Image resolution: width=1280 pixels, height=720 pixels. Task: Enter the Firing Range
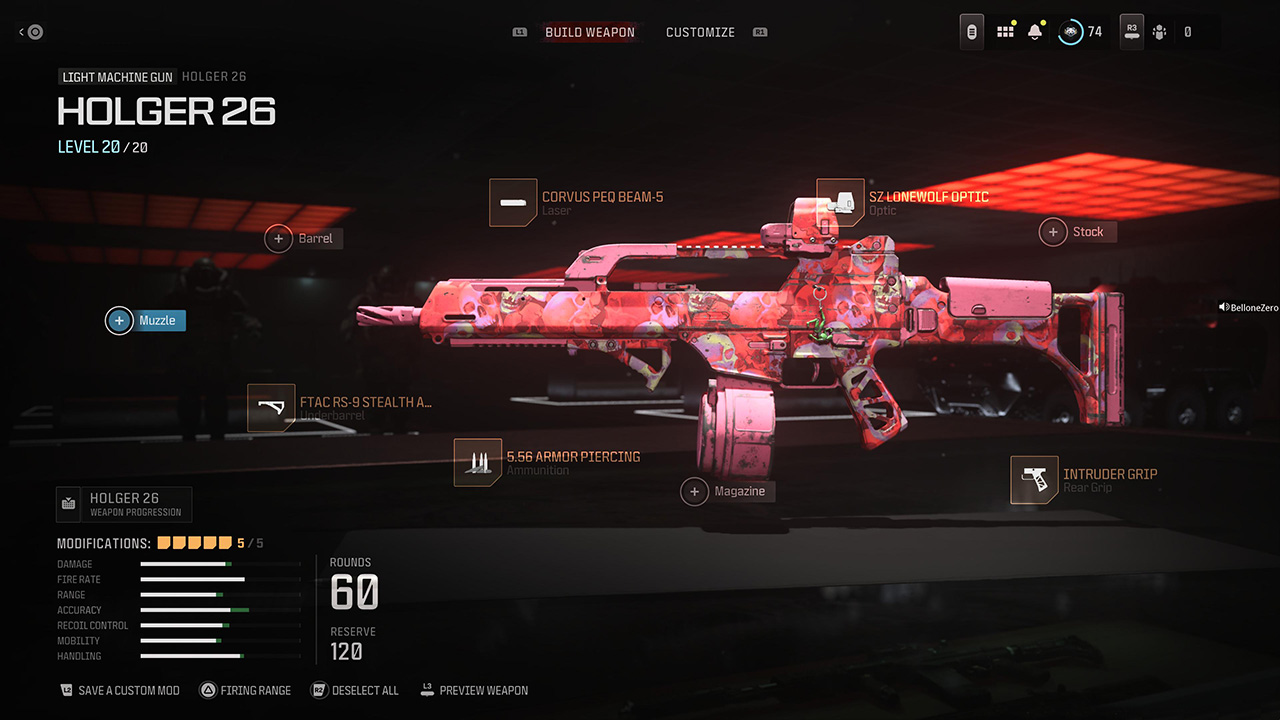(245, 690)
